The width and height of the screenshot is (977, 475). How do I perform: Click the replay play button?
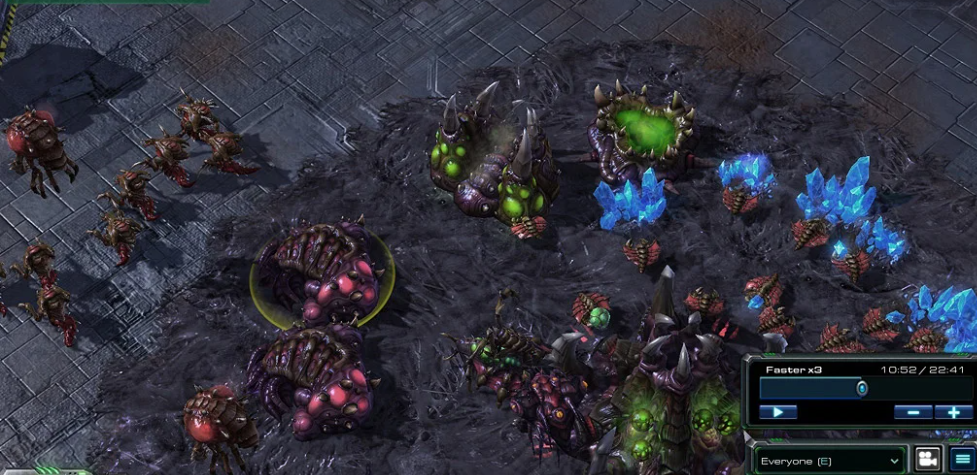[778, 412]
